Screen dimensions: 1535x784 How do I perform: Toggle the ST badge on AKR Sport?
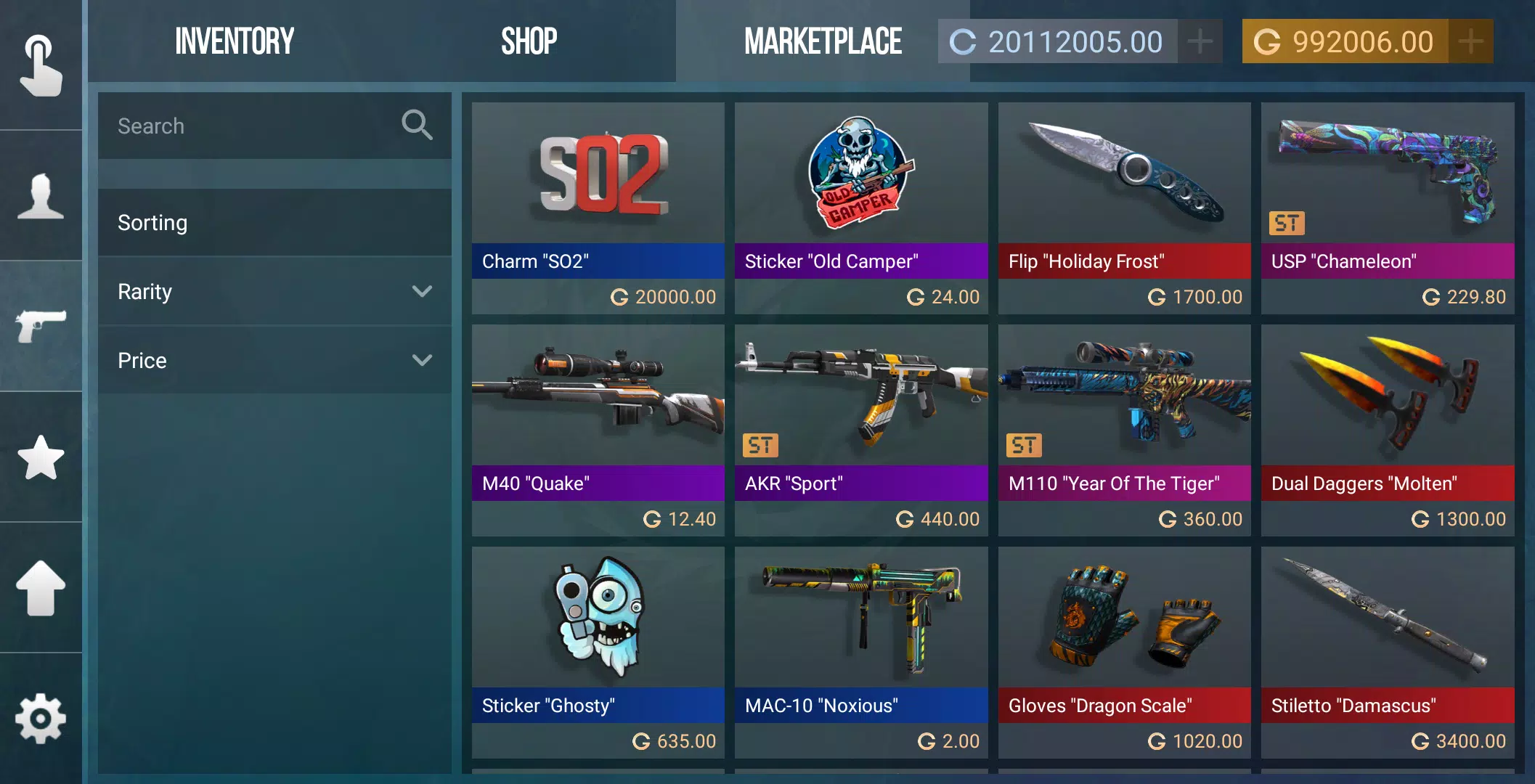(x=760, y=446)
